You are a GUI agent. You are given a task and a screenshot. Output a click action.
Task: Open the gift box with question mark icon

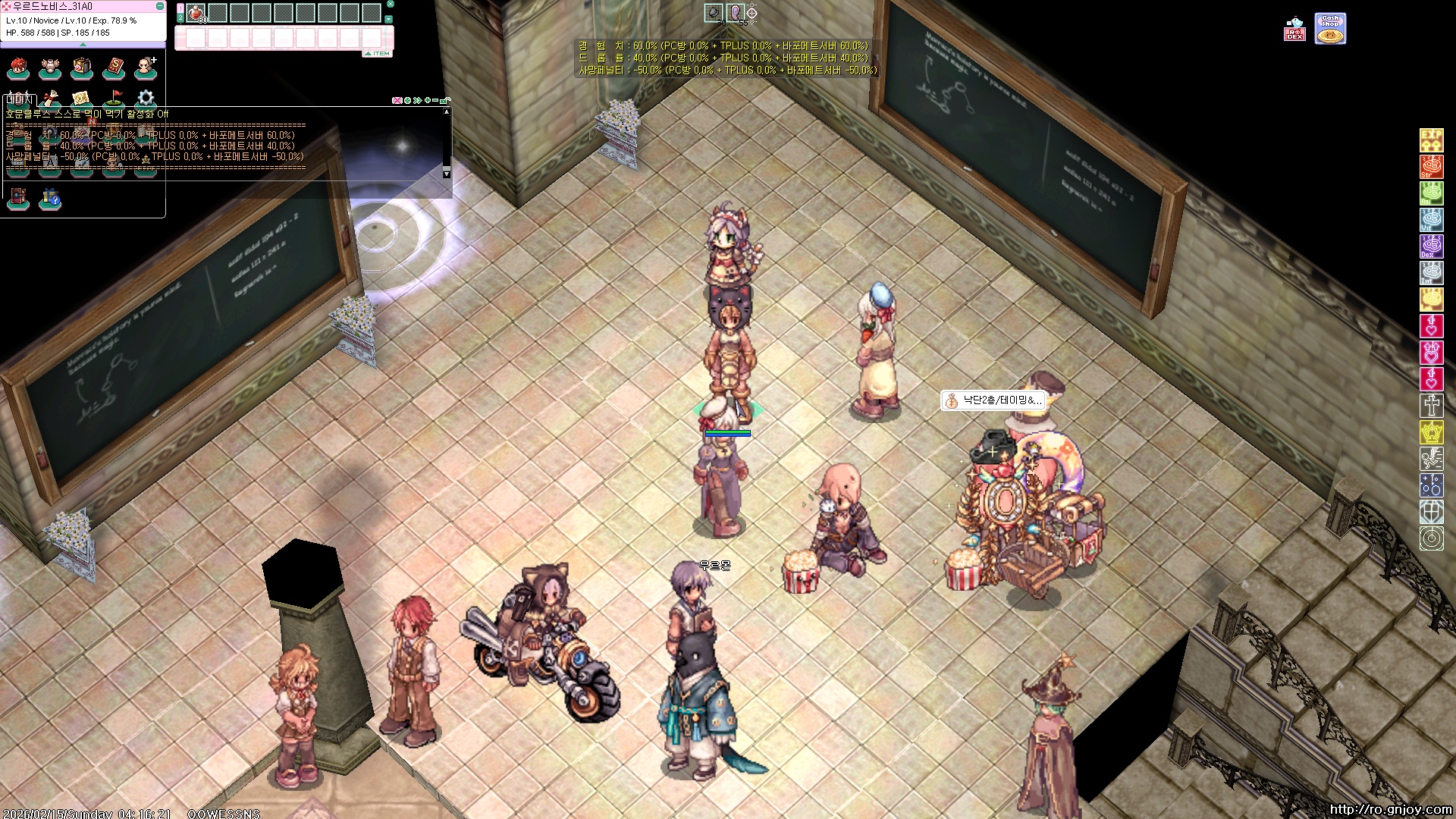50,199
